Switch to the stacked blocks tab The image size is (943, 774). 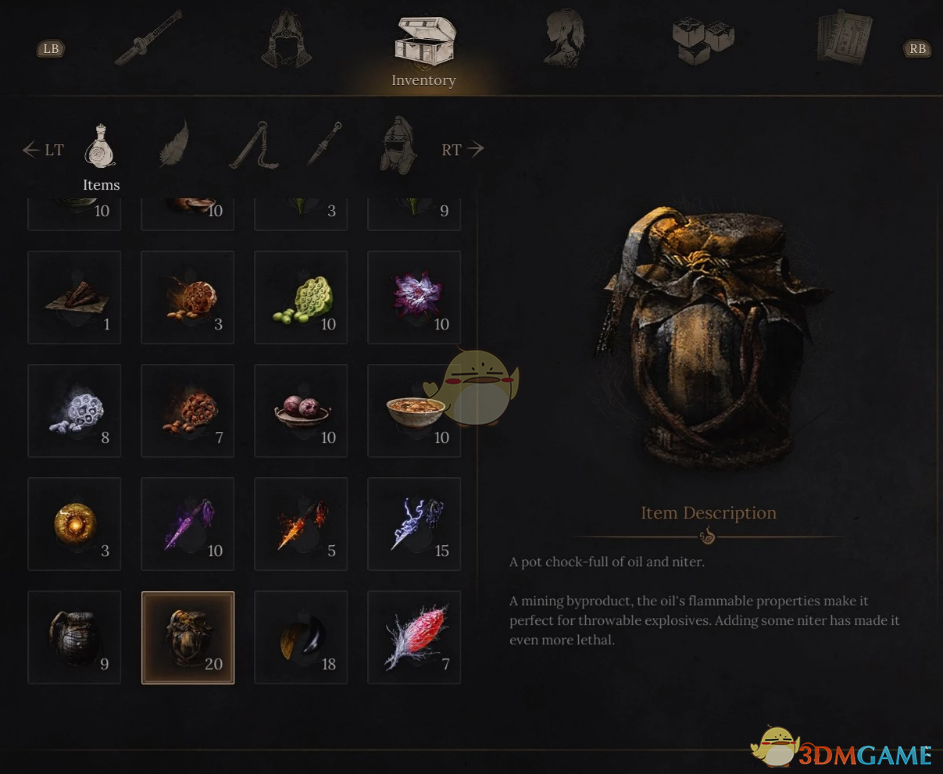point(703,40)
